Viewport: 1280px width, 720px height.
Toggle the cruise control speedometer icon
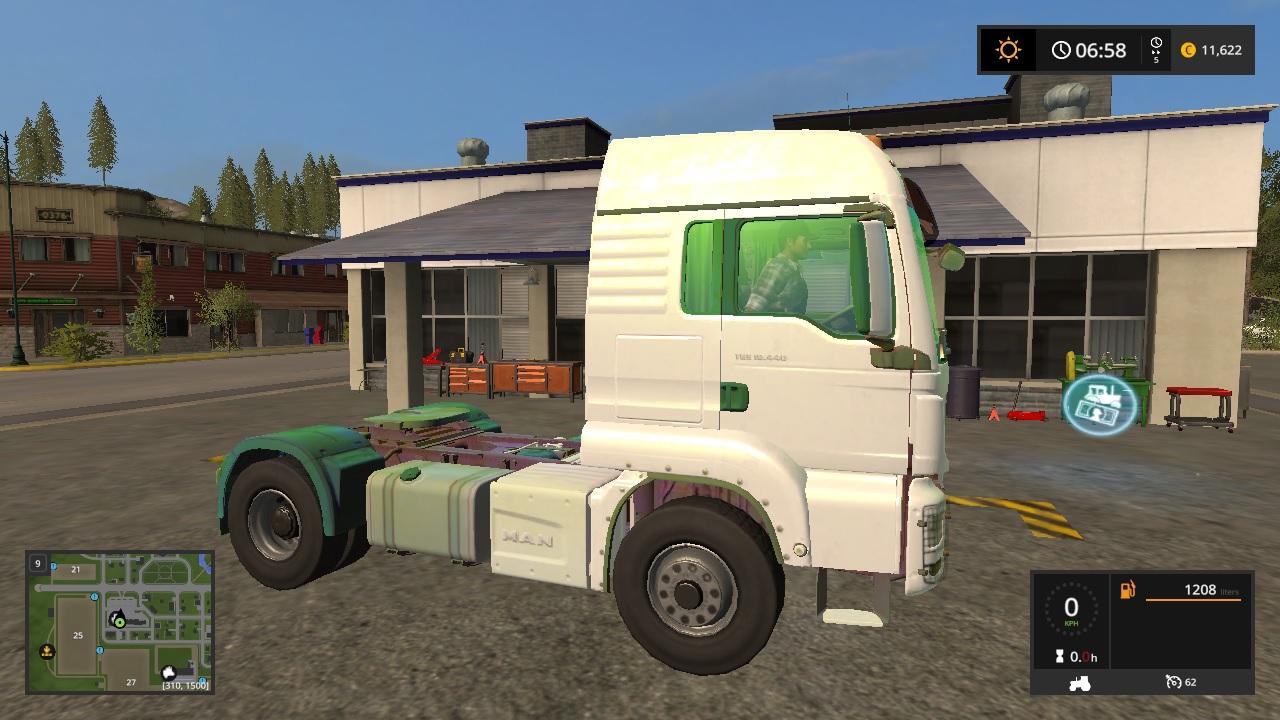tap(1174, 682)
